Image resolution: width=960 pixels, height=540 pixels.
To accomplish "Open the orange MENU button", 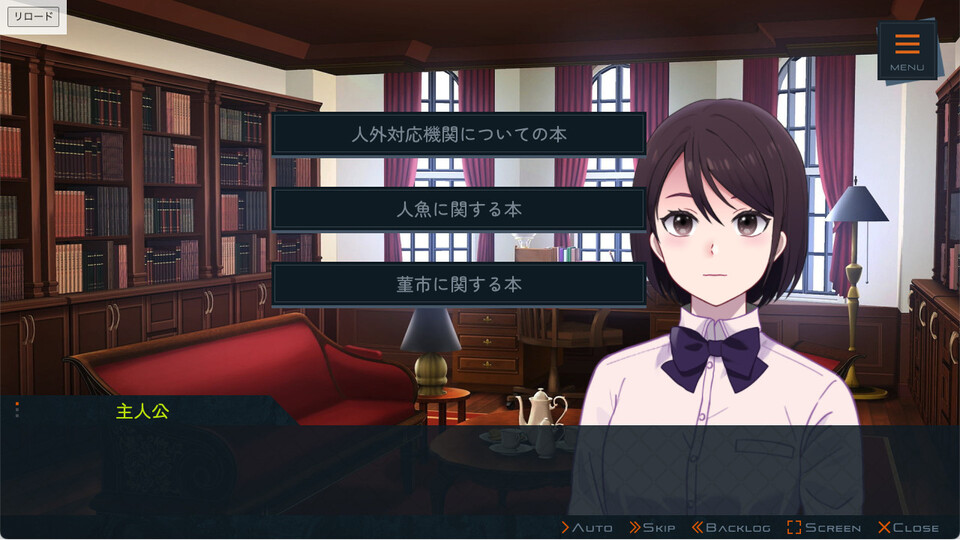I will tap(907, 50).
